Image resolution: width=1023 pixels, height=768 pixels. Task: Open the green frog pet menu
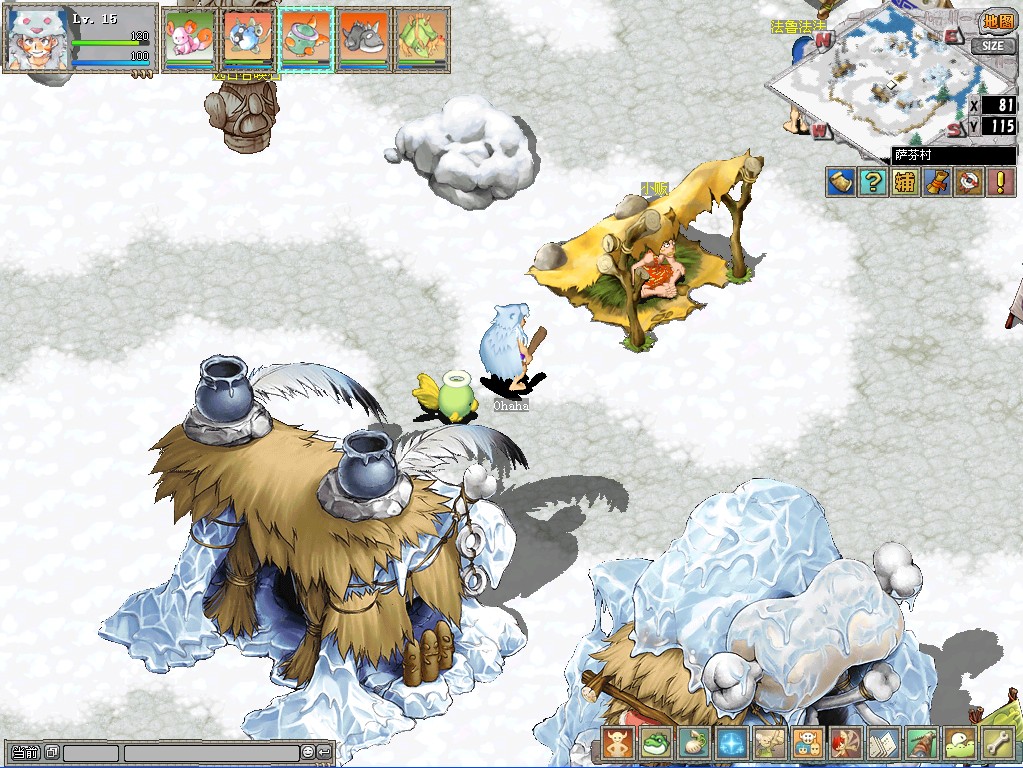tap(655, 743)
